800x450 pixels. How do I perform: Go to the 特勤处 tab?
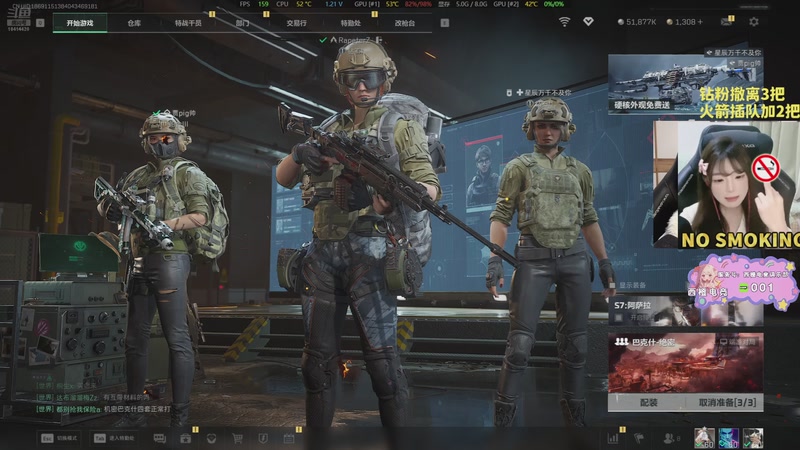click(x=350, y=22)
